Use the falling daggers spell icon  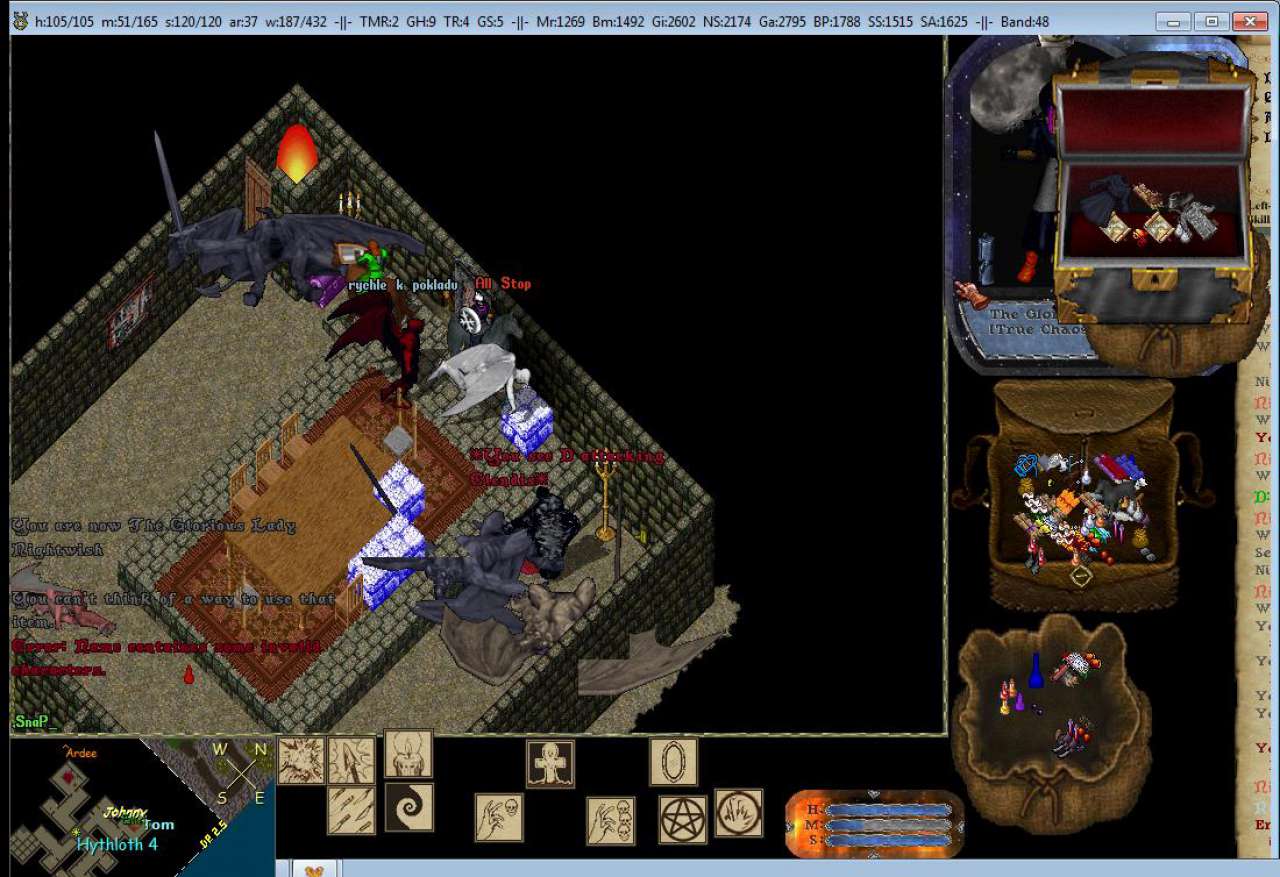352,810
